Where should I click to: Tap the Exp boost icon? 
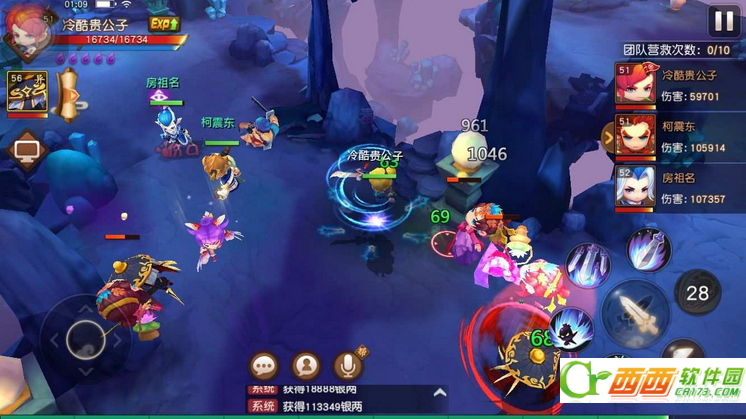click(x=164, y=22)
